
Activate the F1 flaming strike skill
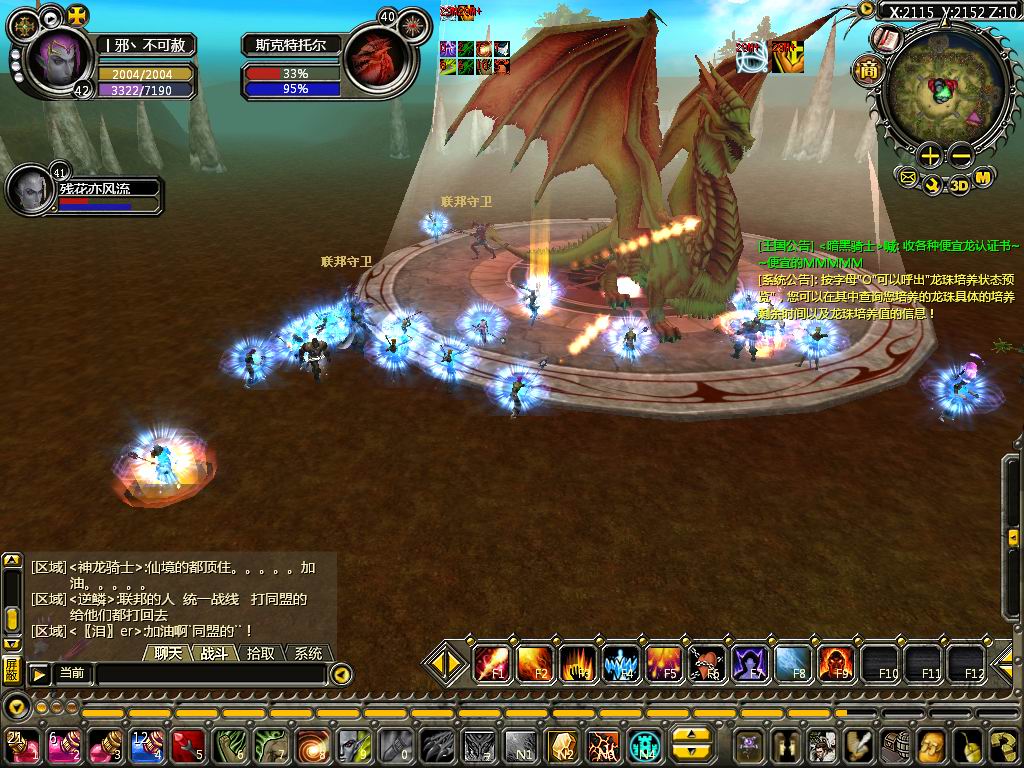[x=492, y=663]
